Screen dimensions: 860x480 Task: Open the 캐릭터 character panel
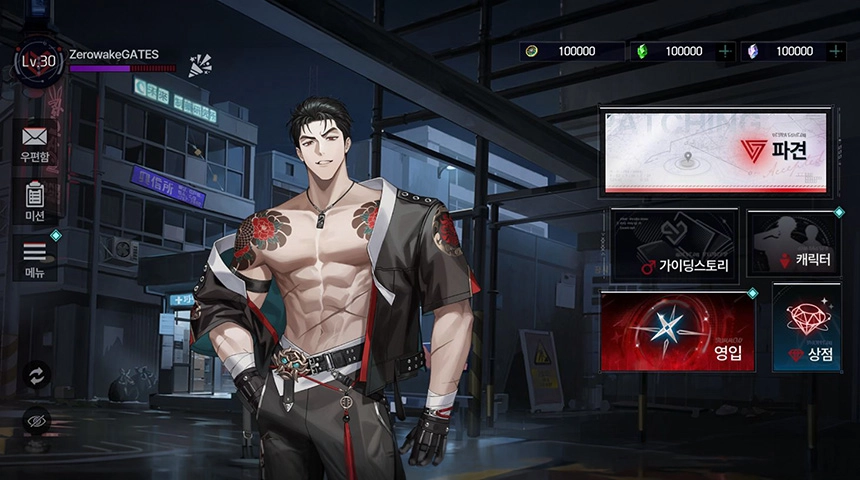[x=793, y=243]
